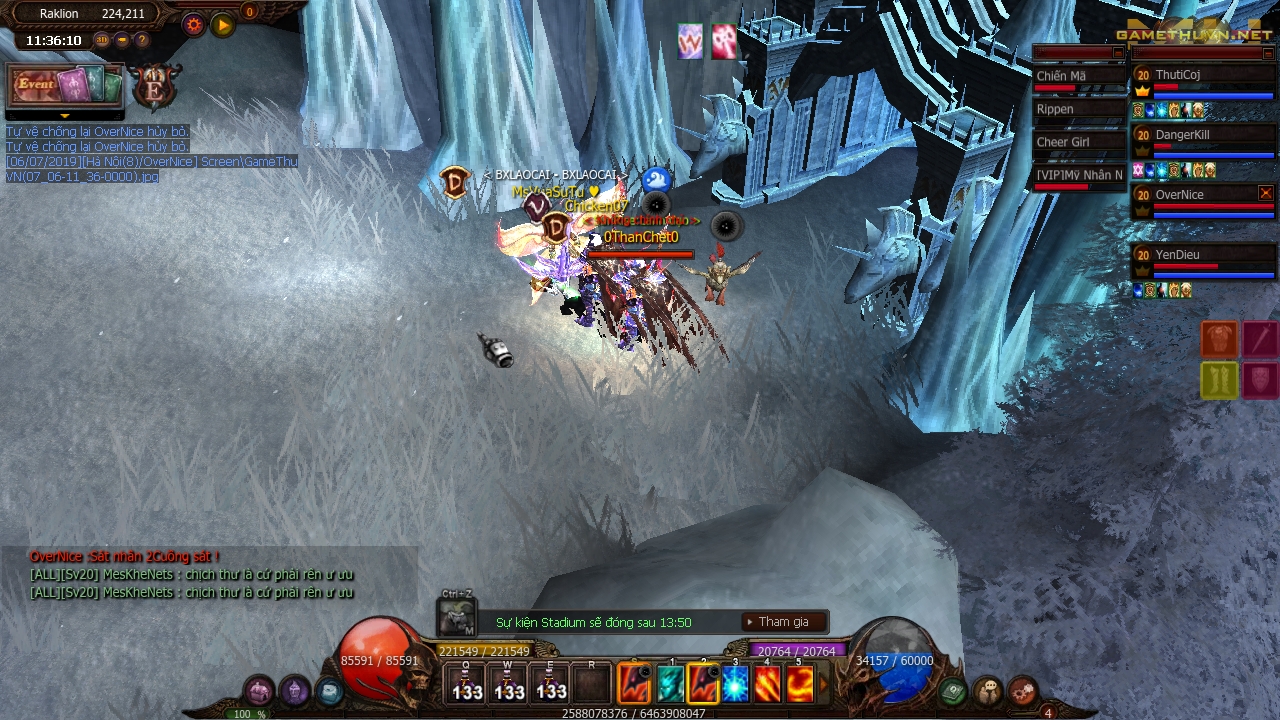Activate the fire swirl skill in slot 5
The image size is (1280, 720).
click(800, 684)
